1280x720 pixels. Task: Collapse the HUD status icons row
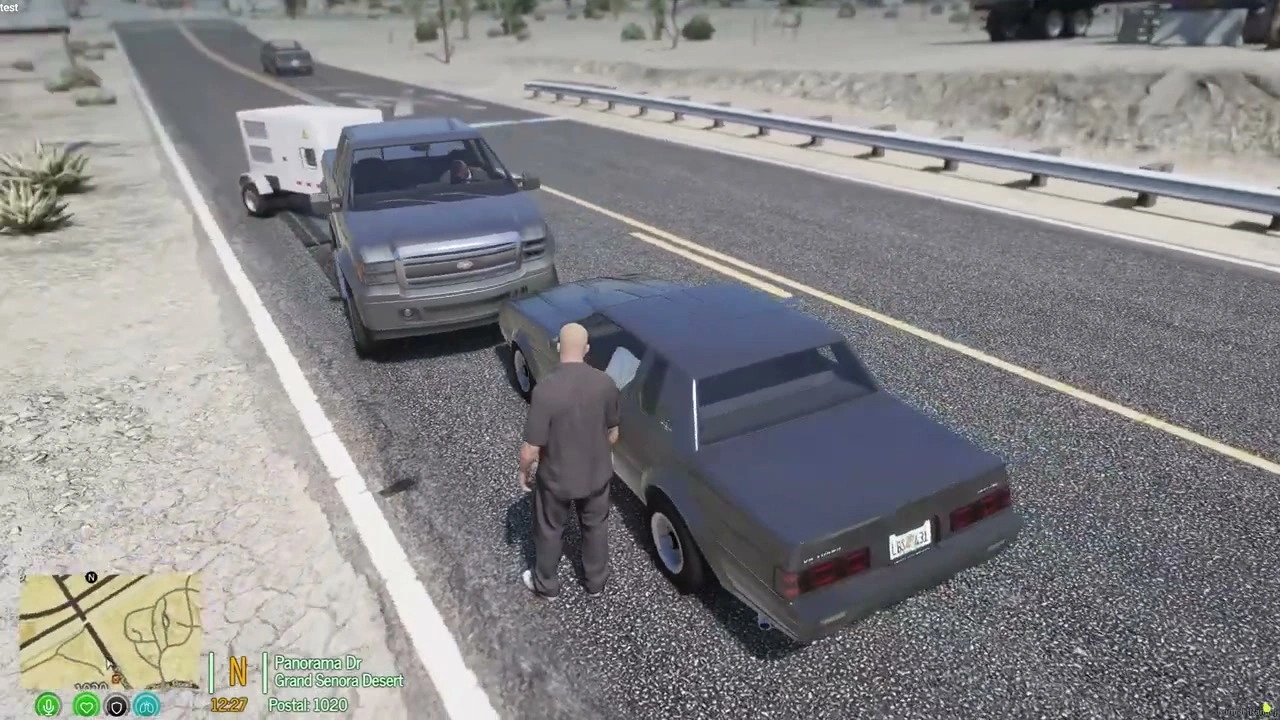(97, 706)
